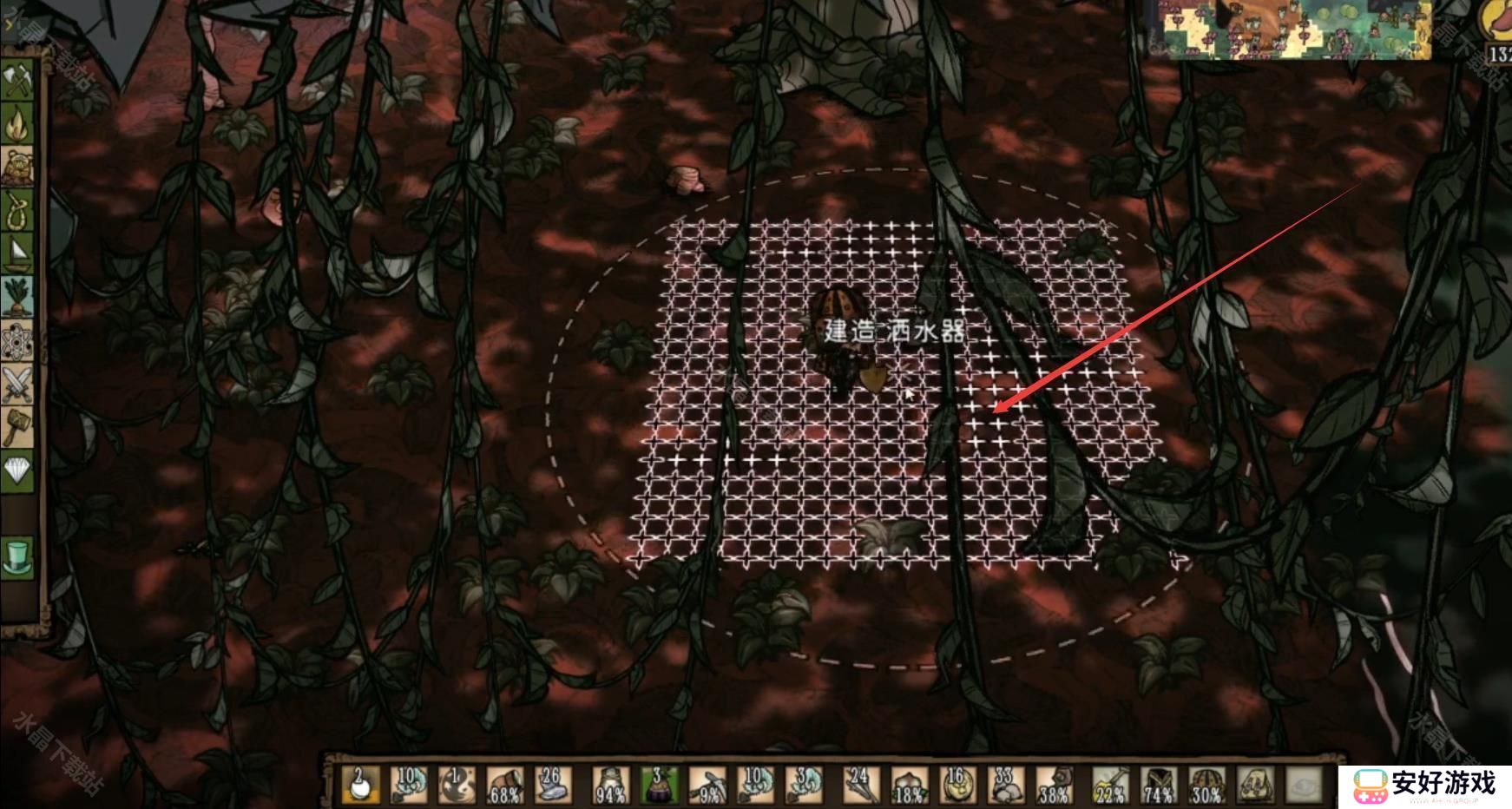Open the crossed swords Fight tab
The image size is (1512, 809).
[x=18, y=385]
